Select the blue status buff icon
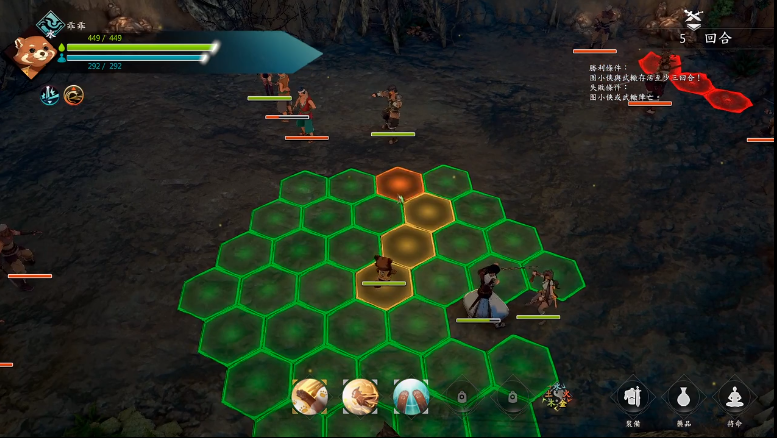This screenshot has width=777, height=438. click(x=49, y=95)
